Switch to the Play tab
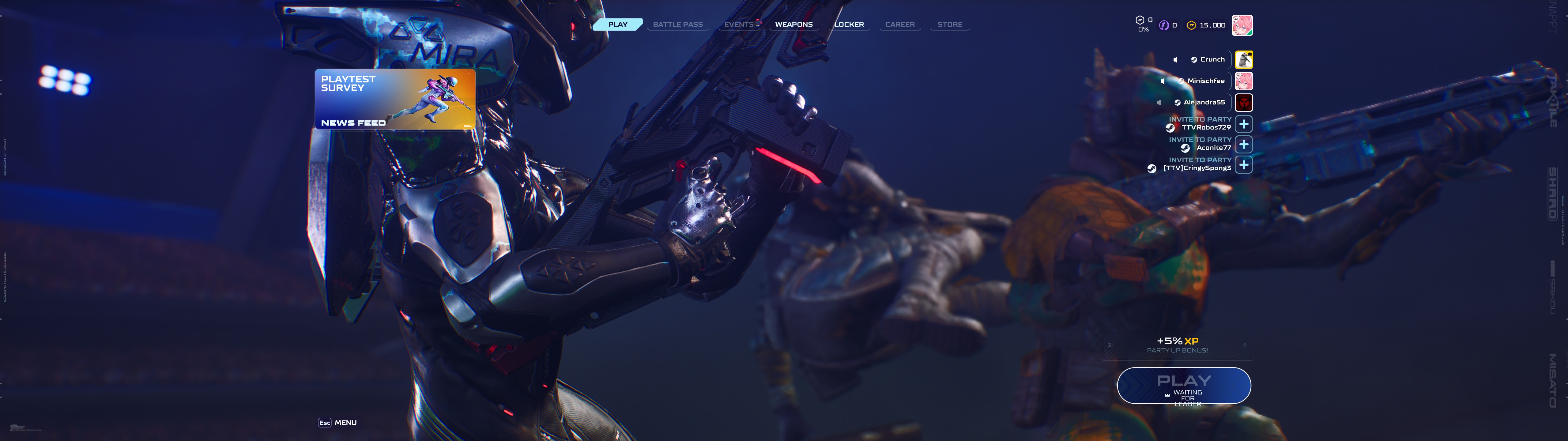1568x441 pixels. point(617,24)
